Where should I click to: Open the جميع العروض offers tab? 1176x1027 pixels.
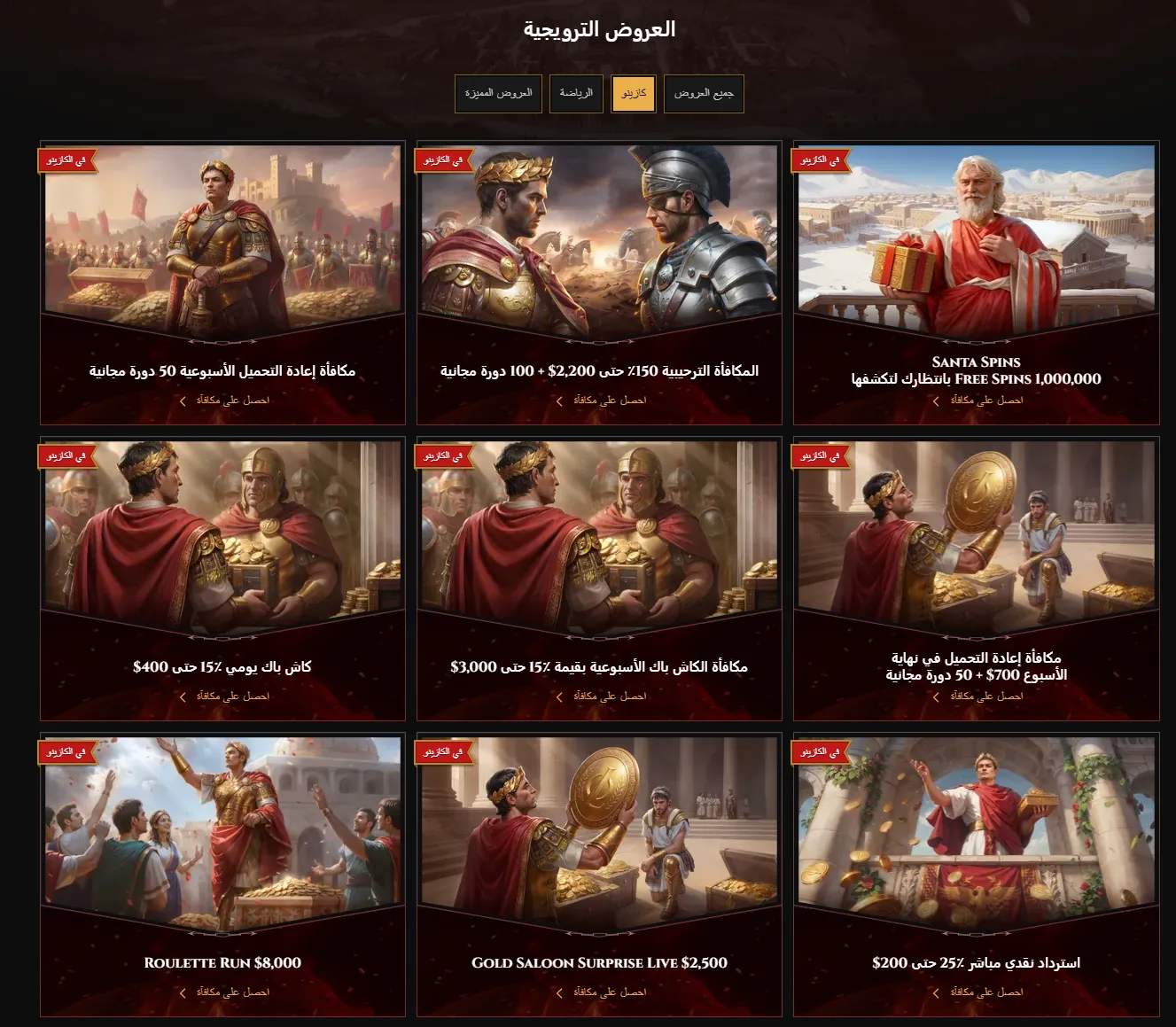pos(704,93)
